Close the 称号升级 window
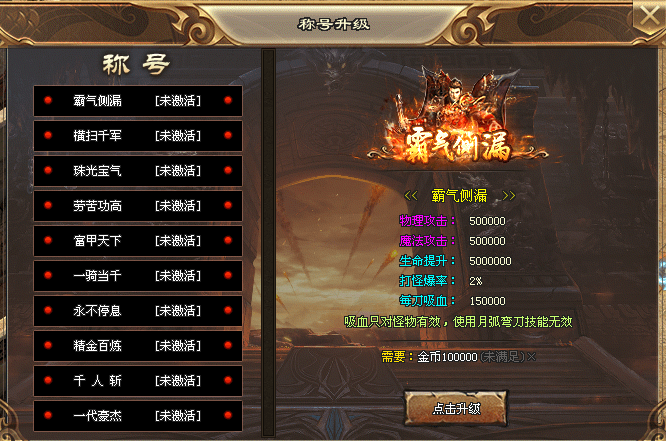 pyautogui.click(x=649, y=17)
